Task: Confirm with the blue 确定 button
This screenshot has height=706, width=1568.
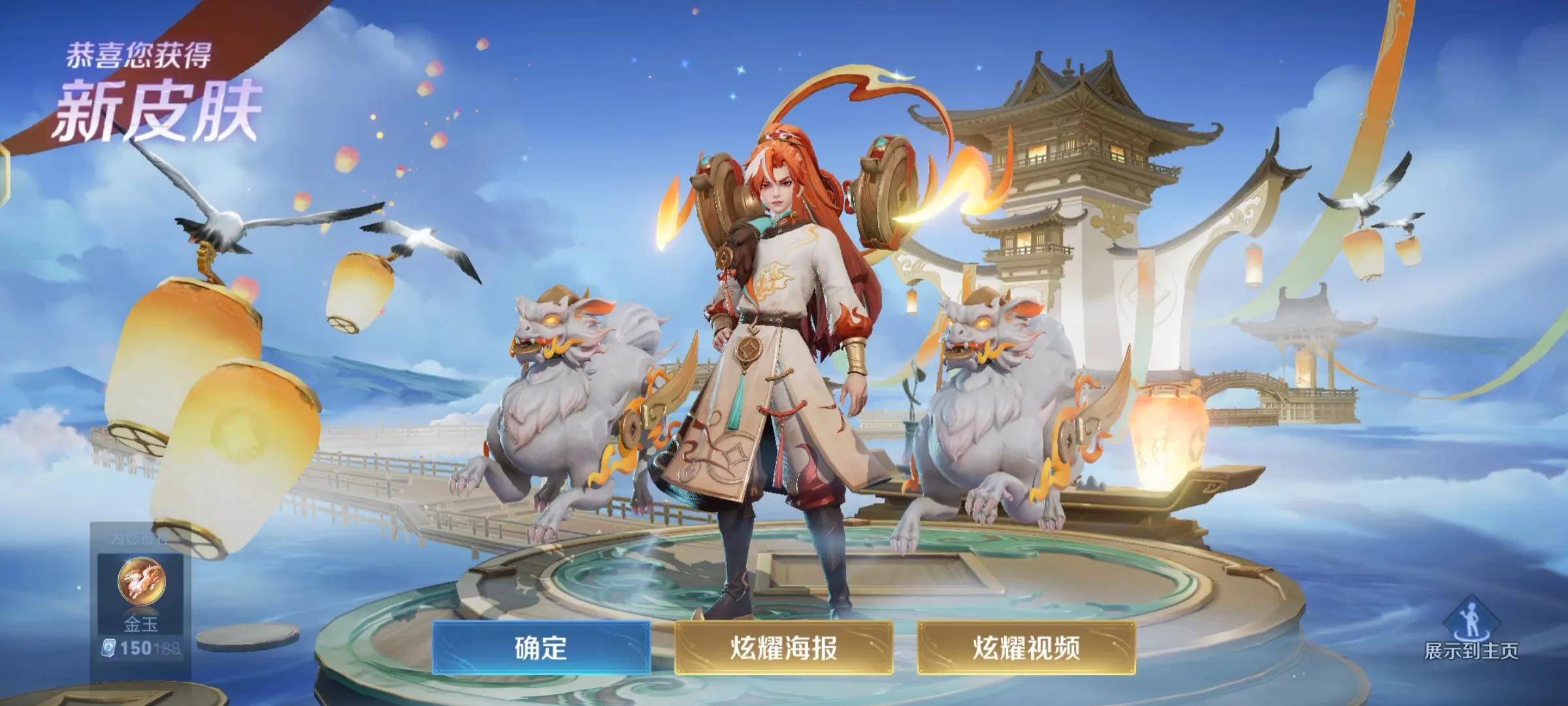Action: (x=541, y=648)
